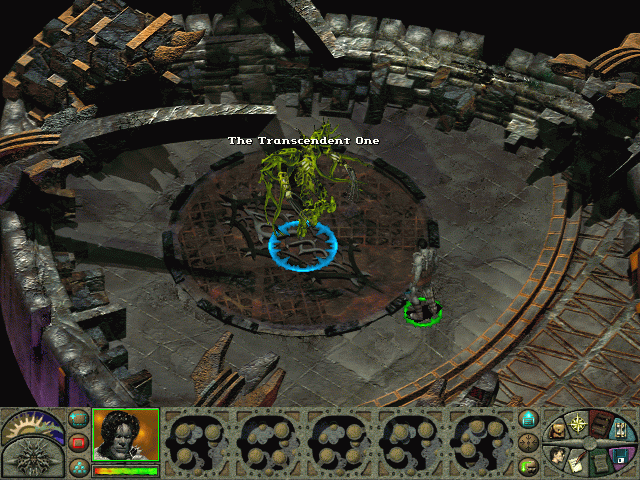Click the red square stop action button
640x480 pixels.
pyautogui.click(x=77, y=442)
